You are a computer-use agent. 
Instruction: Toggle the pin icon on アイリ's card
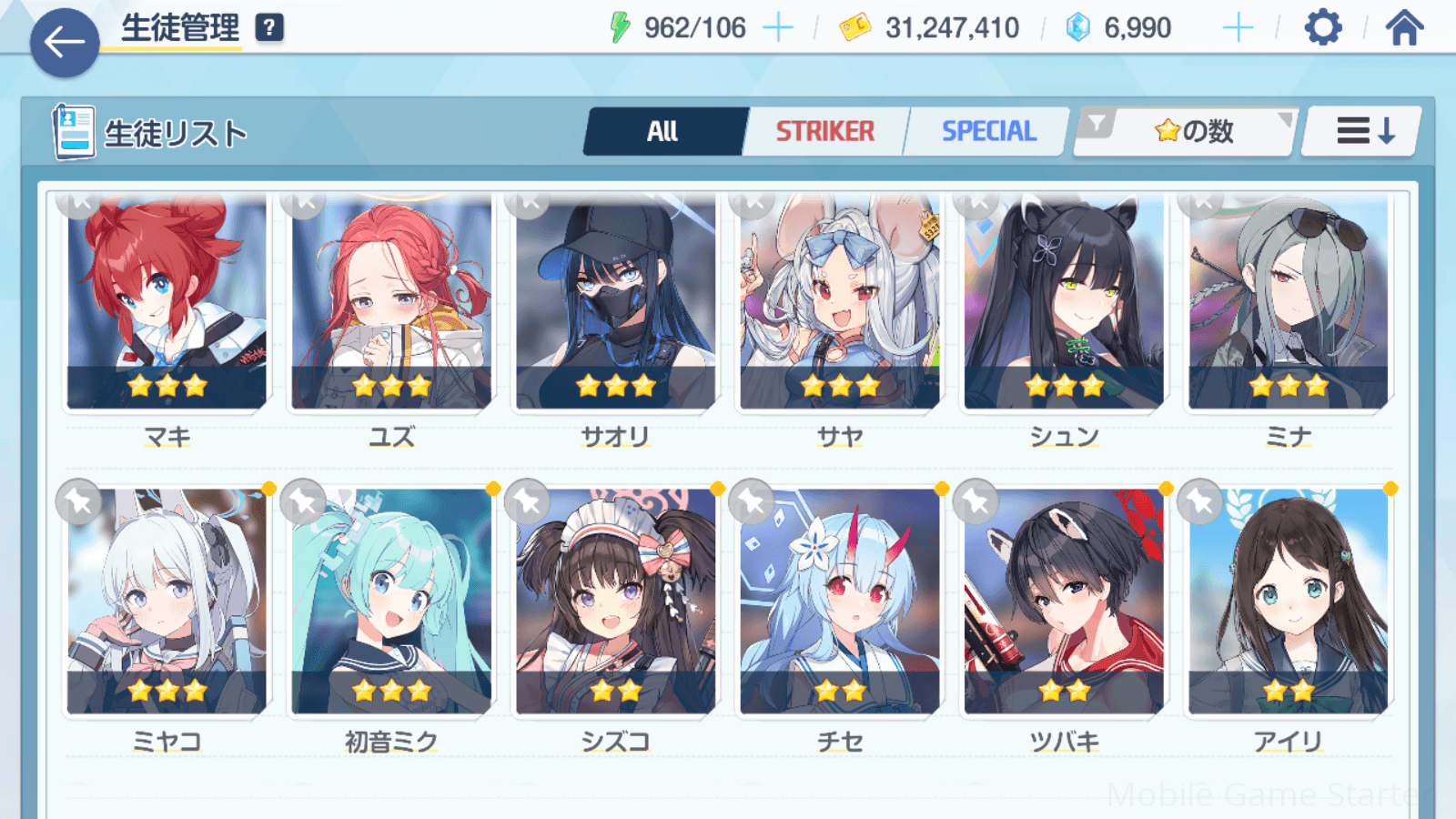[1200, 500]
